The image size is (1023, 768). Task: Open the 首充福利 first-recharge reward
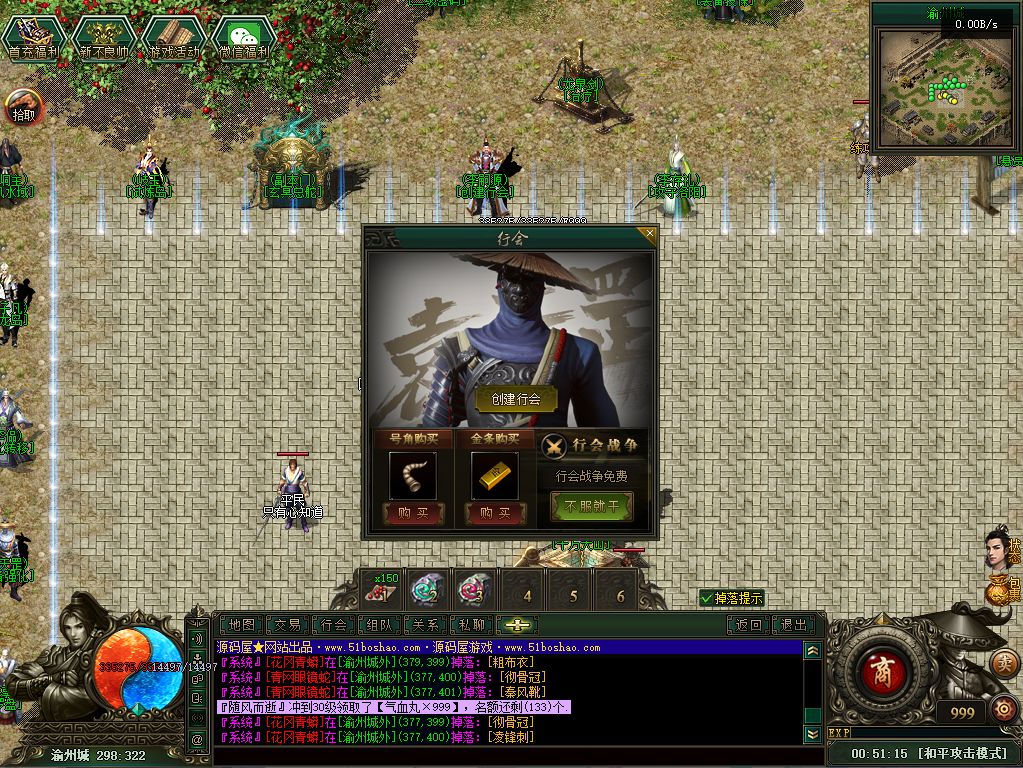coord(34,39)
